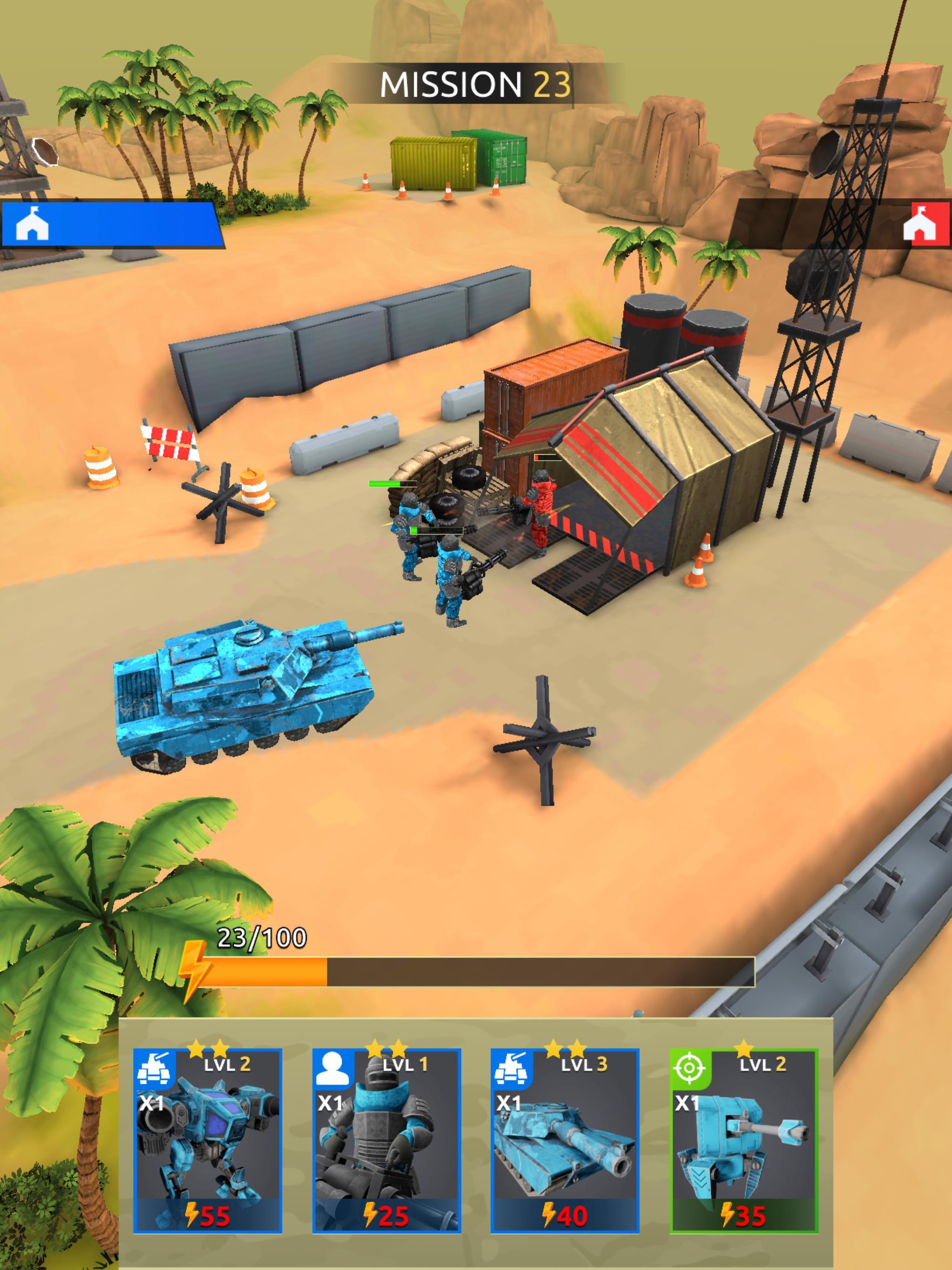
Task: Tap the MISSION 23 banner
Action: [x=476, y=84]
